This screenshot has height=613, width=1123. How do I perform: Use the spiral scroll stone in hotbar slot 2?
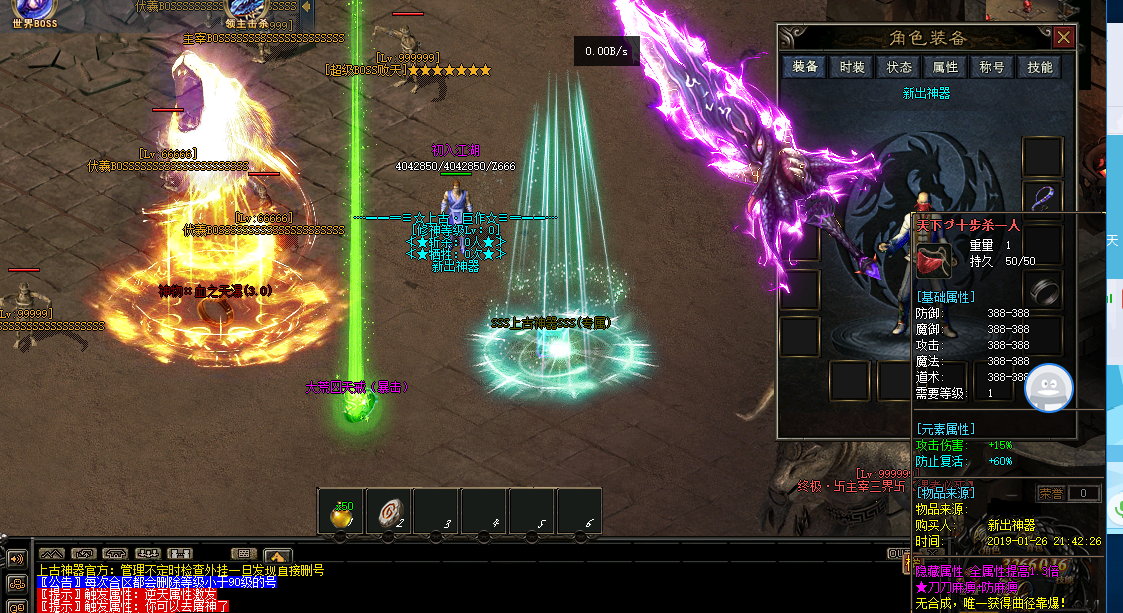coord(388,514)
